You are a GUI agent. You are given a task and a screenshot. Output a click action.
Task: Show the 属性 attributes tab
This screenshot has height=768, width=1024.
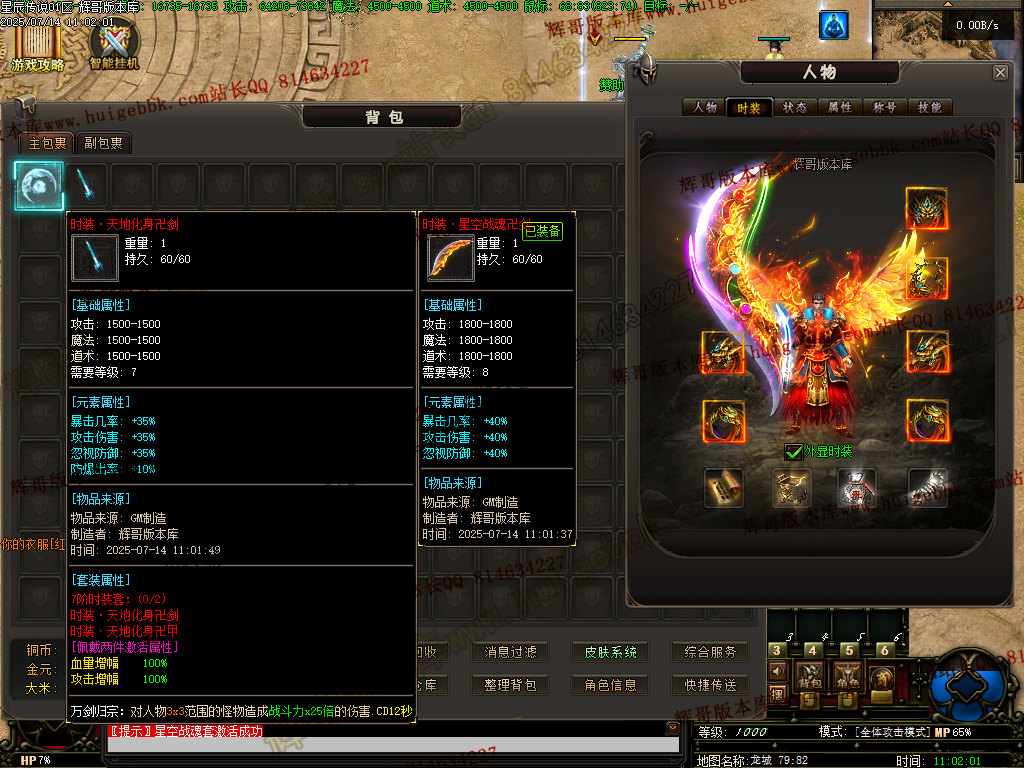point(840,108)
